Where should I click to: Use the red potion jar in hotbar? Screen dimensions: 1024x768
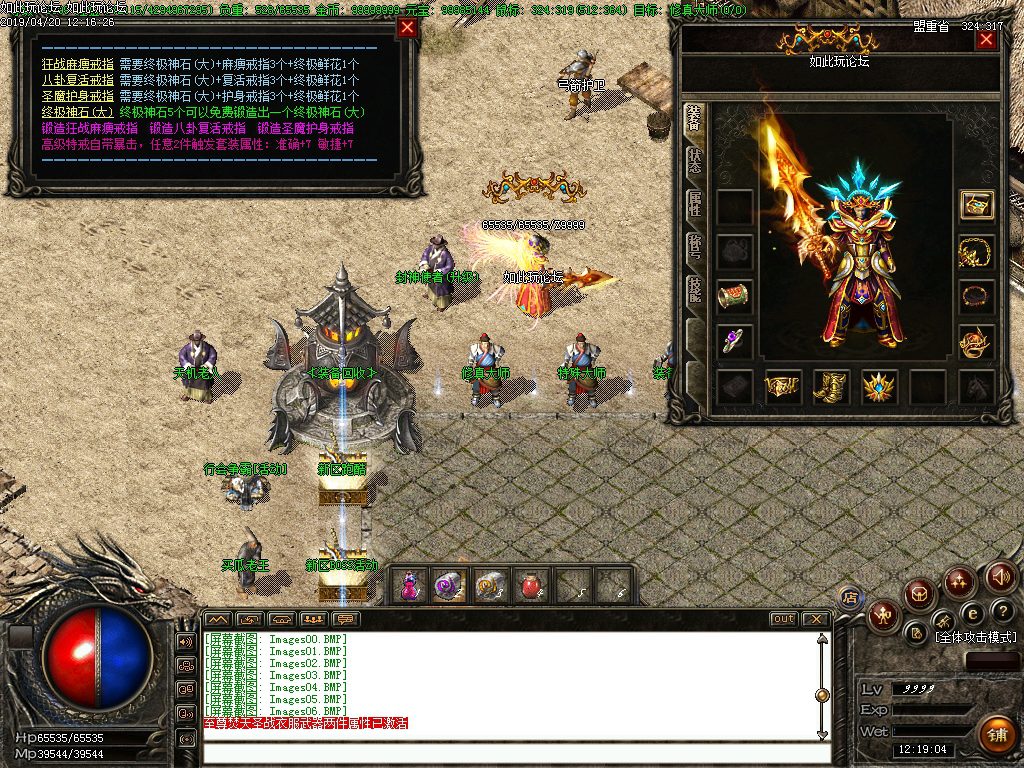pos(532,586)
